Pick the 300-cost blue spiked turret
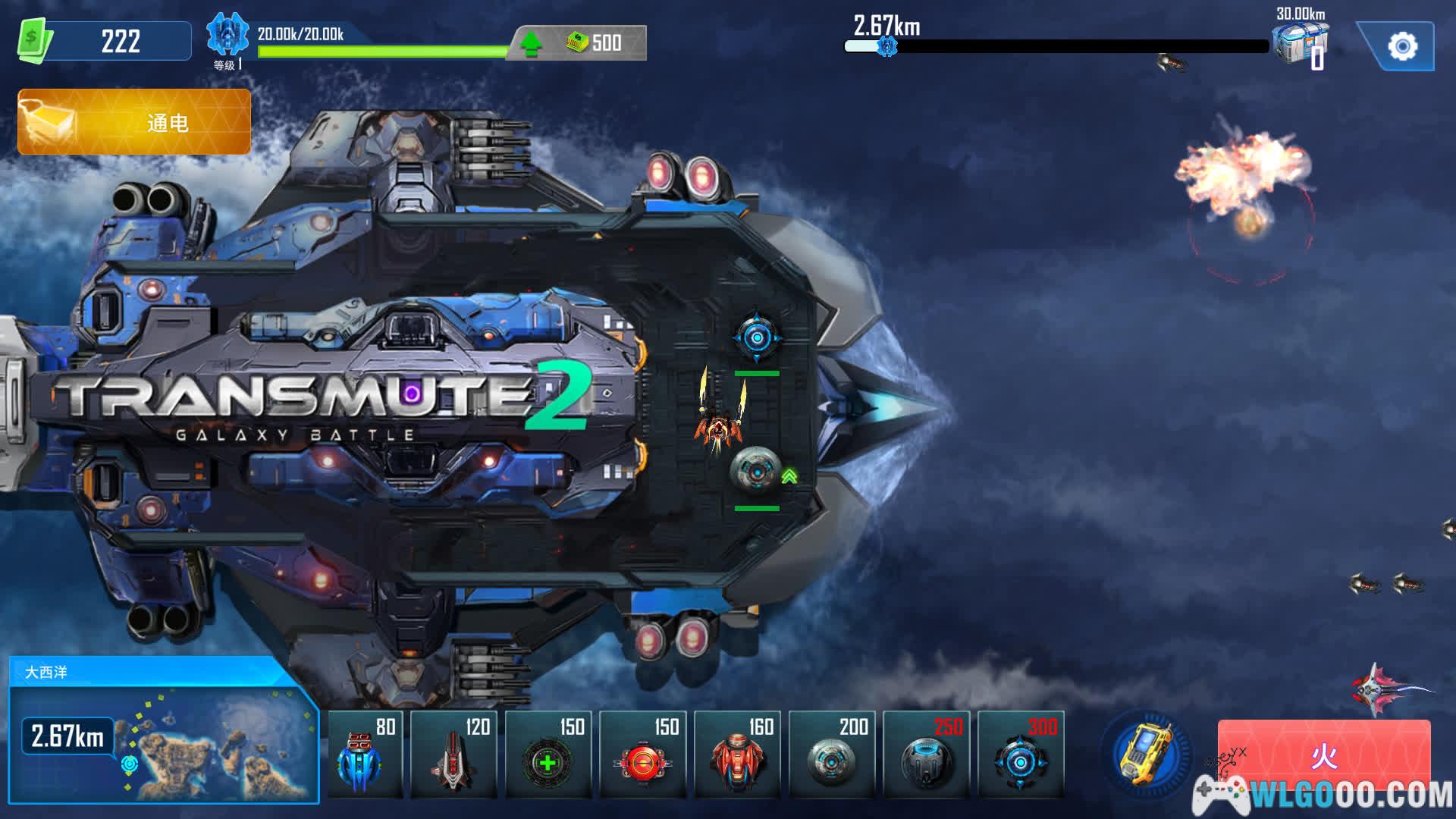 point(1021,755)
